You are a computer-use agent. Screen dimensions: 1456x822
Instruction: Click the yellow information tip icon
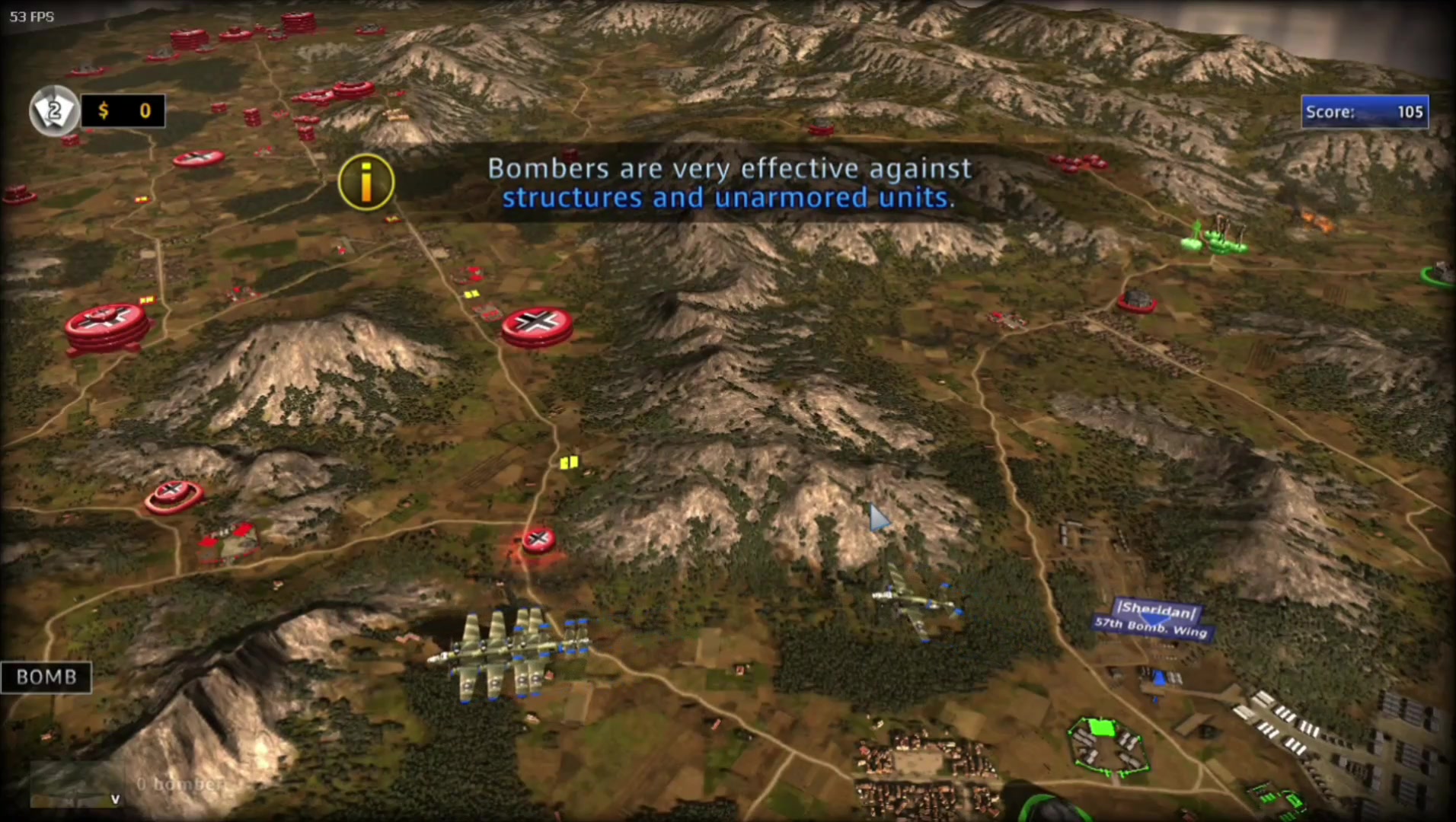click(366, 183)
